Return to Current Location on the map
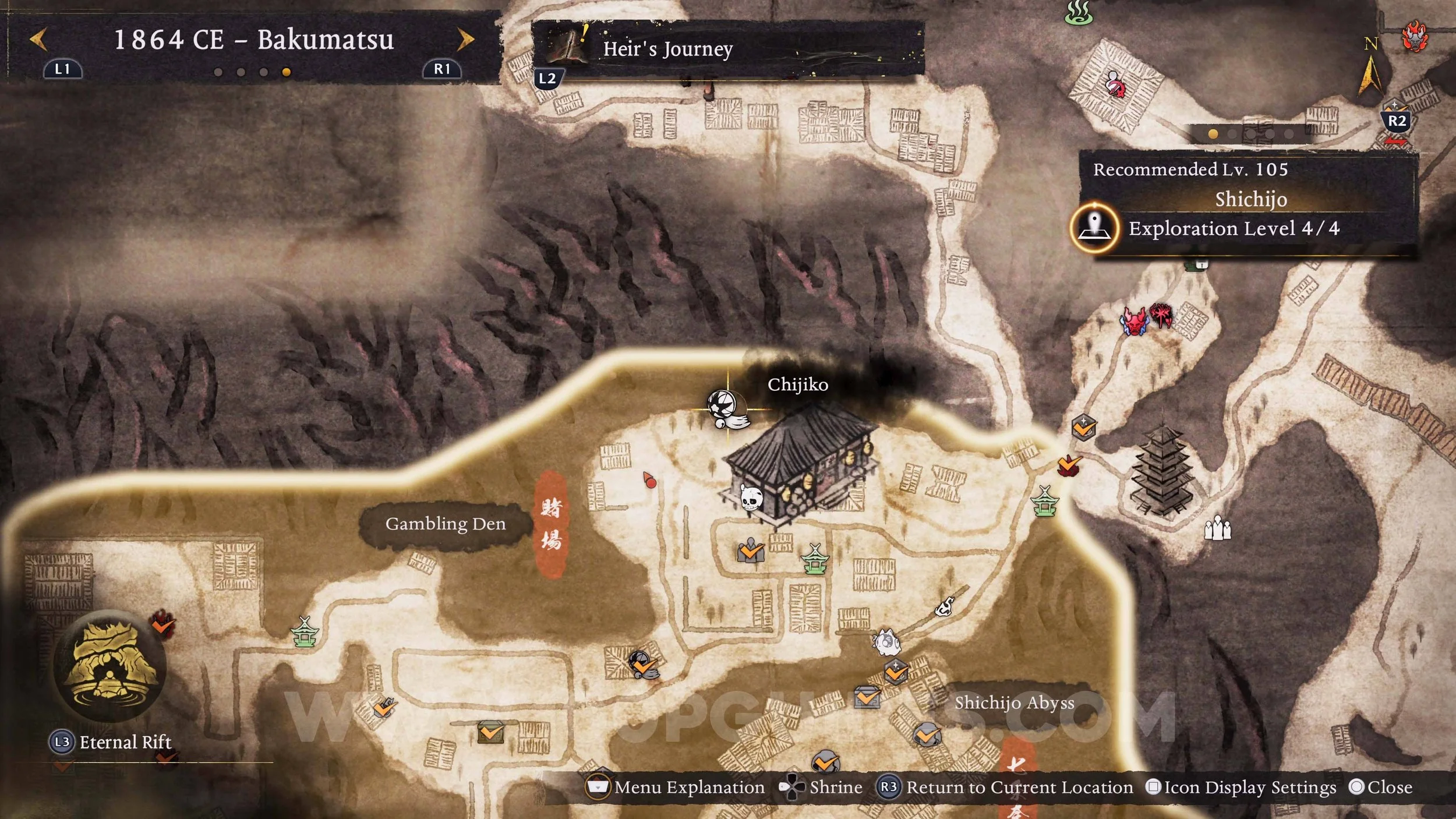This screenshot has height=819, width=1456. [x=1007, y=788]
